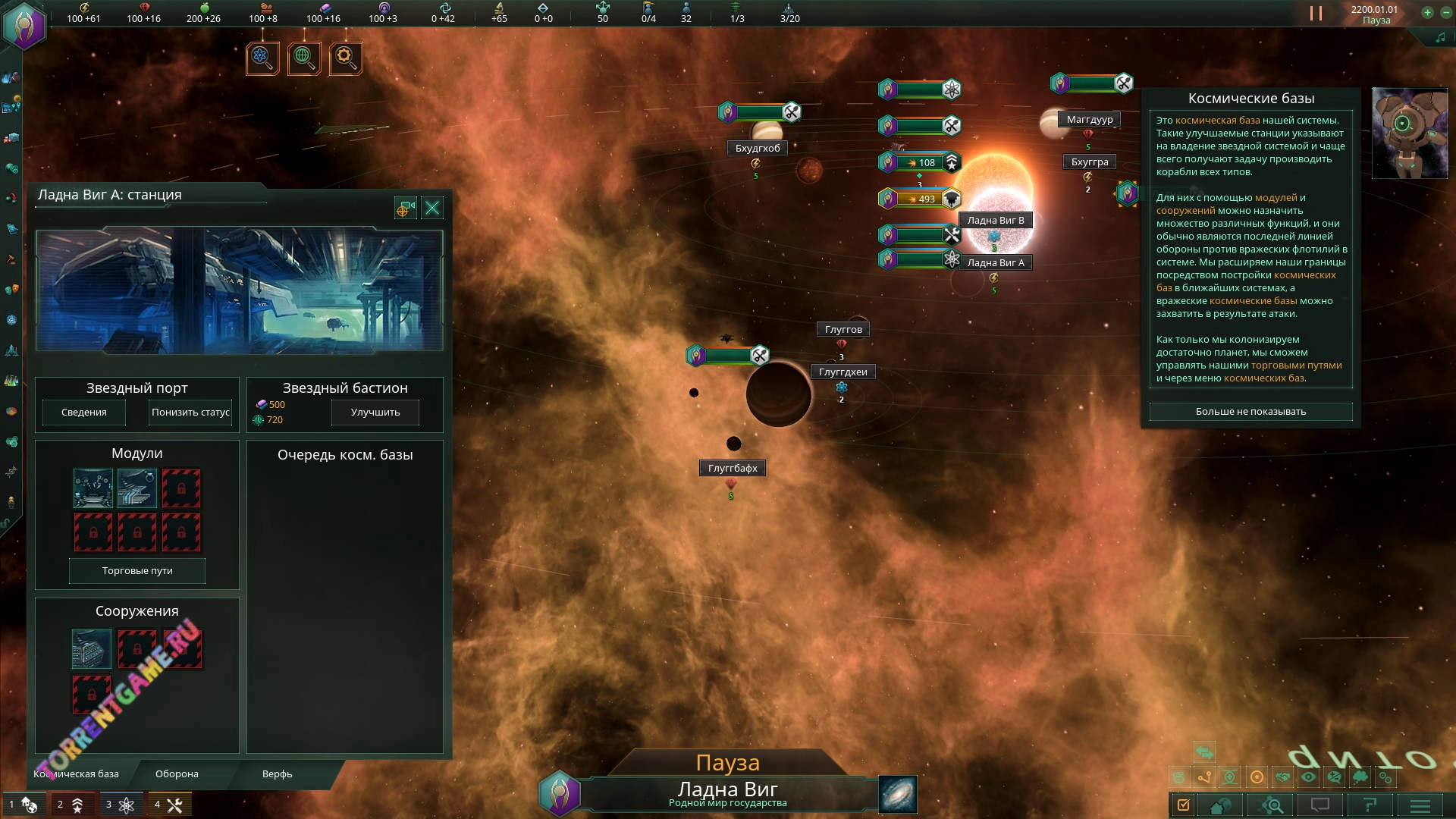Open starport details with Сведения button
Image resolution: width=1456 pixels, height=819 pixels.
pos(84,412)
